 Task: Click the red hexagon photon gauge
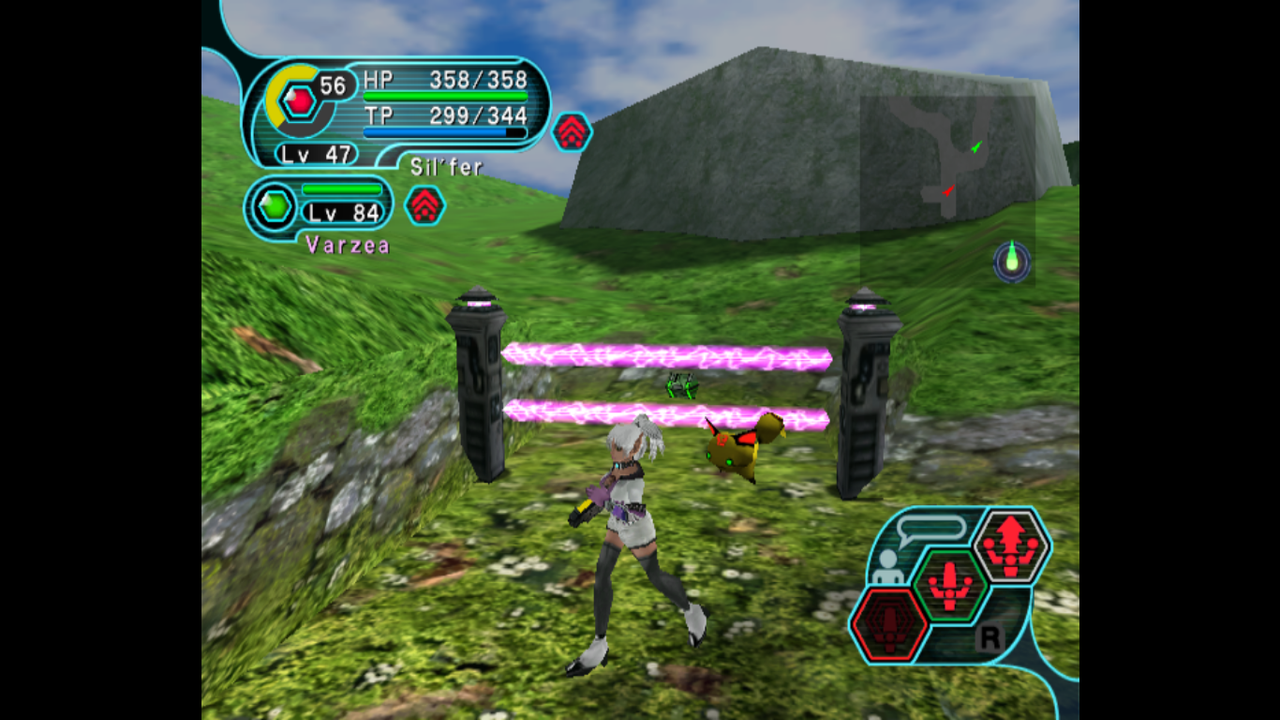coord(298,101)
